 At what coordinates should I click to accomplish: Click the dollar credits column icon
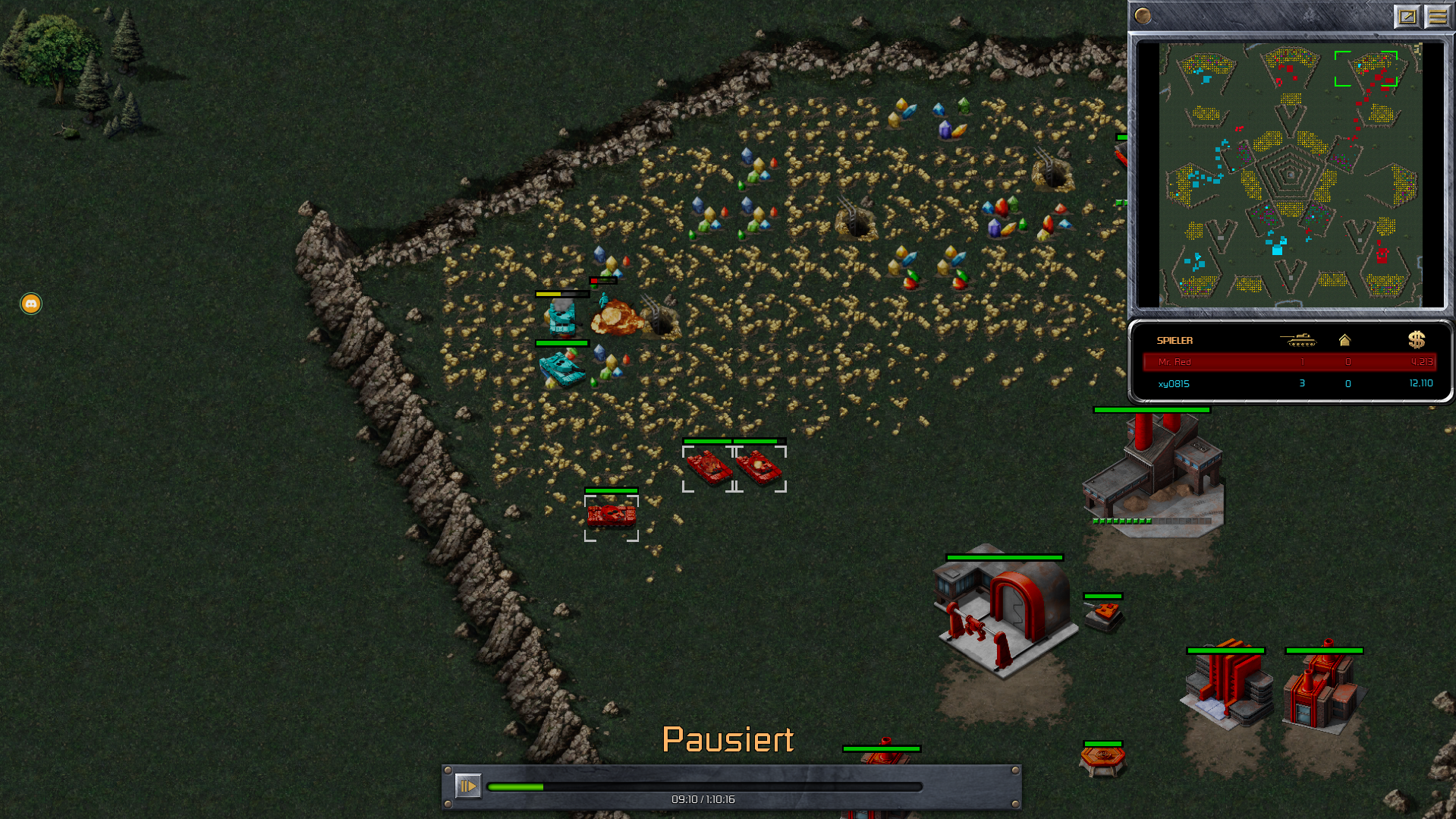[1416, 340]
